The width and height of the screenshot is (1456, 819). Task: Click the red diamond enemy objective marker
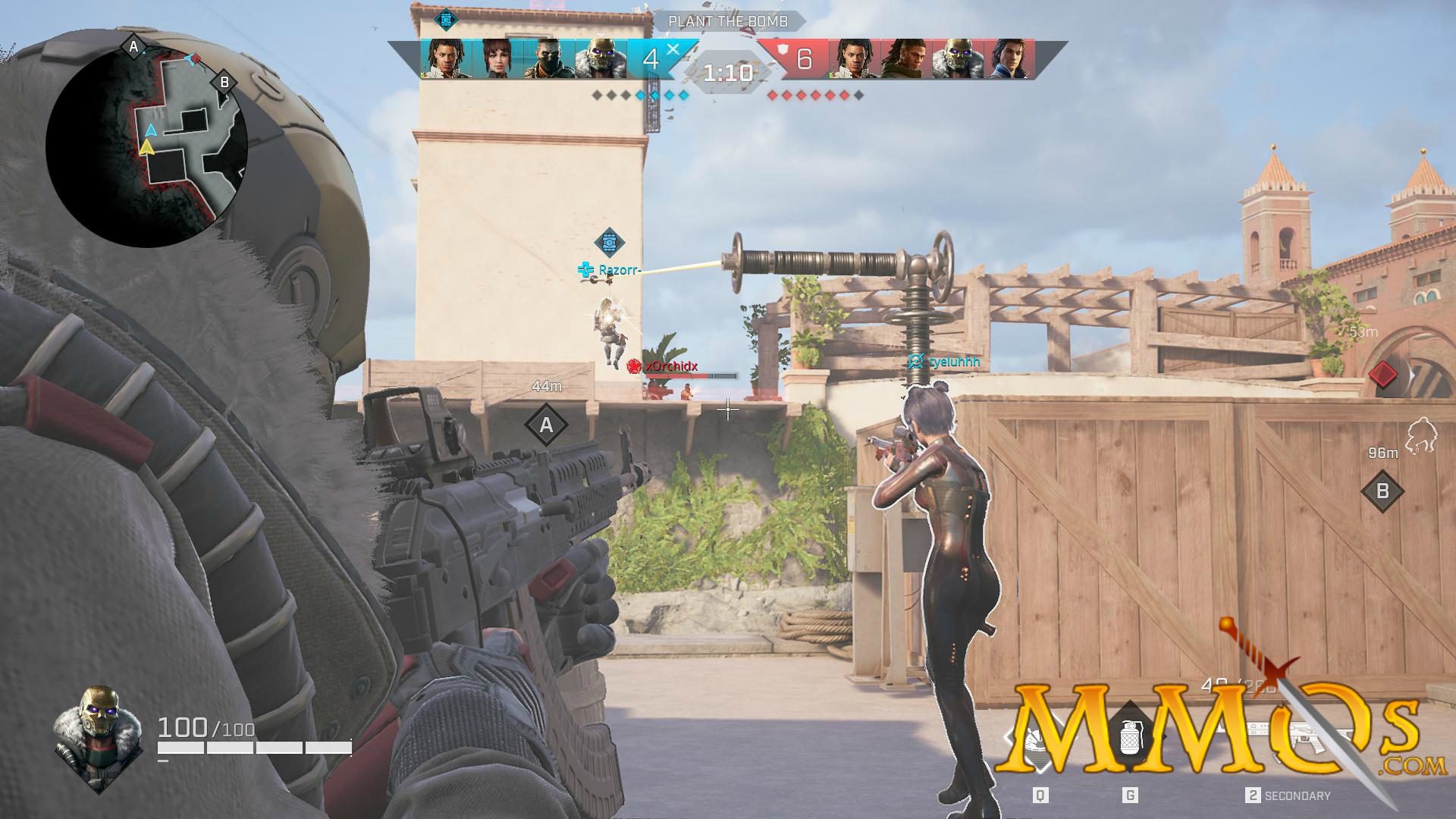point(1383,374)
